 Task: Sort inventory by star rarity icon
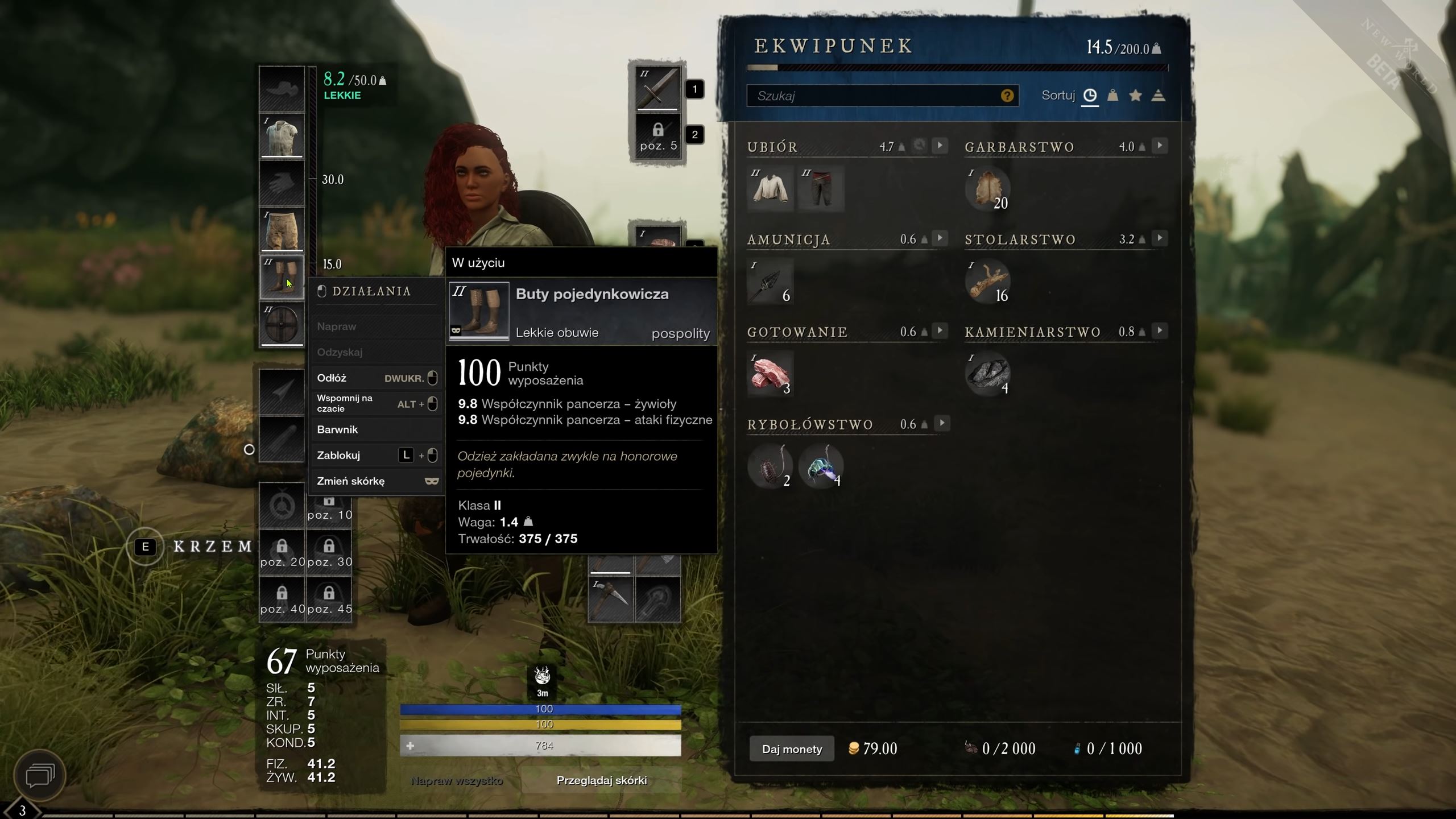click(x=1135, y=96)
